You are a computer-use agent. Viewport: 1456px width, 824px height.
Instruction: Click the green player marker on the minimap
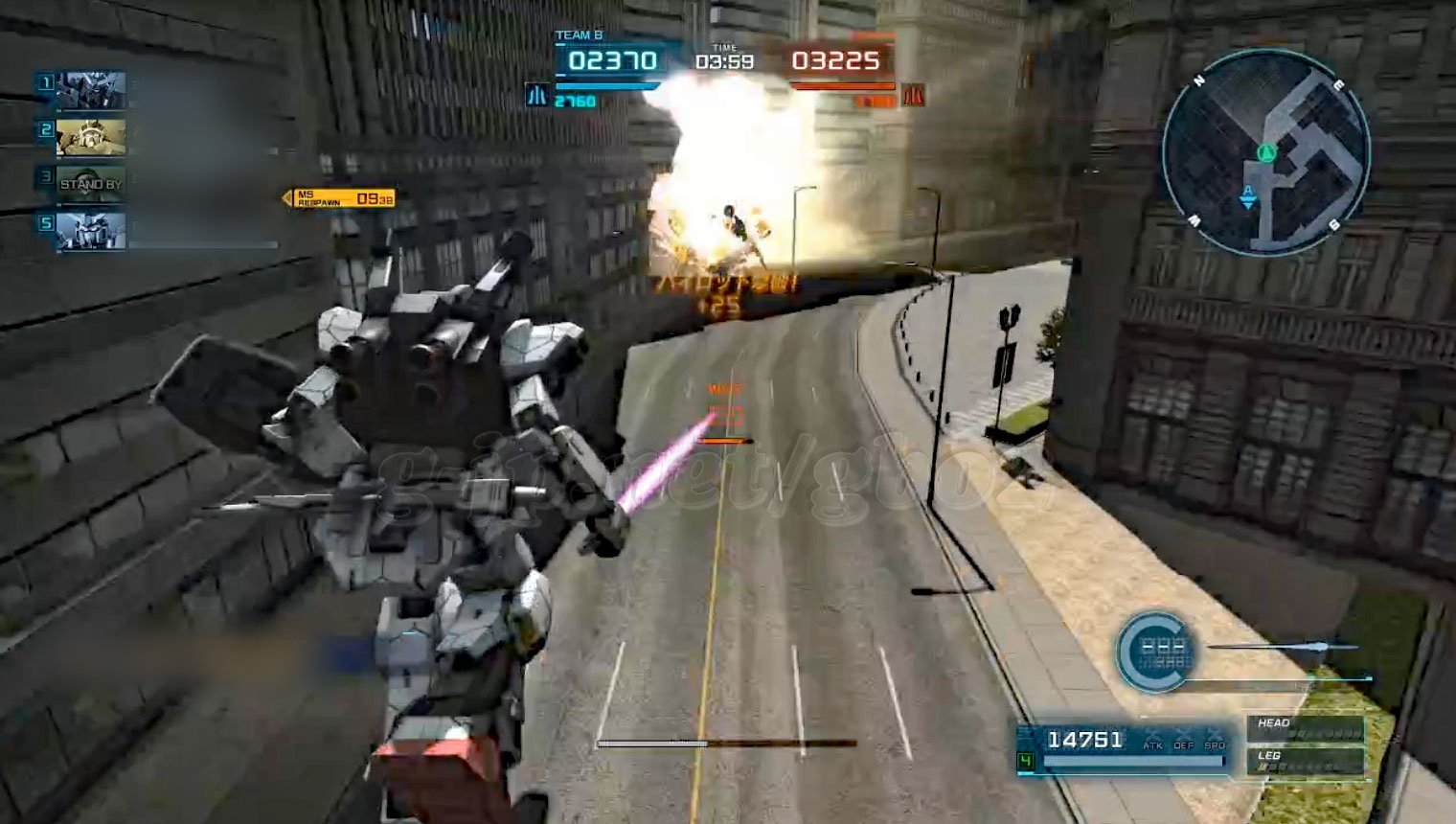[x=1266, y=151]
